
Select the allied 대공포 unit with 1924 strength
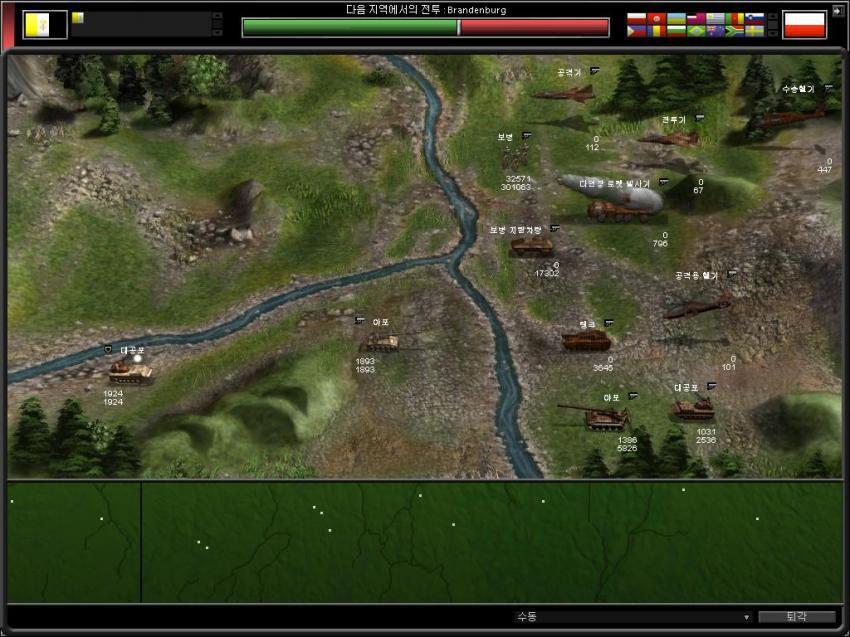click(x=130, y=372)
